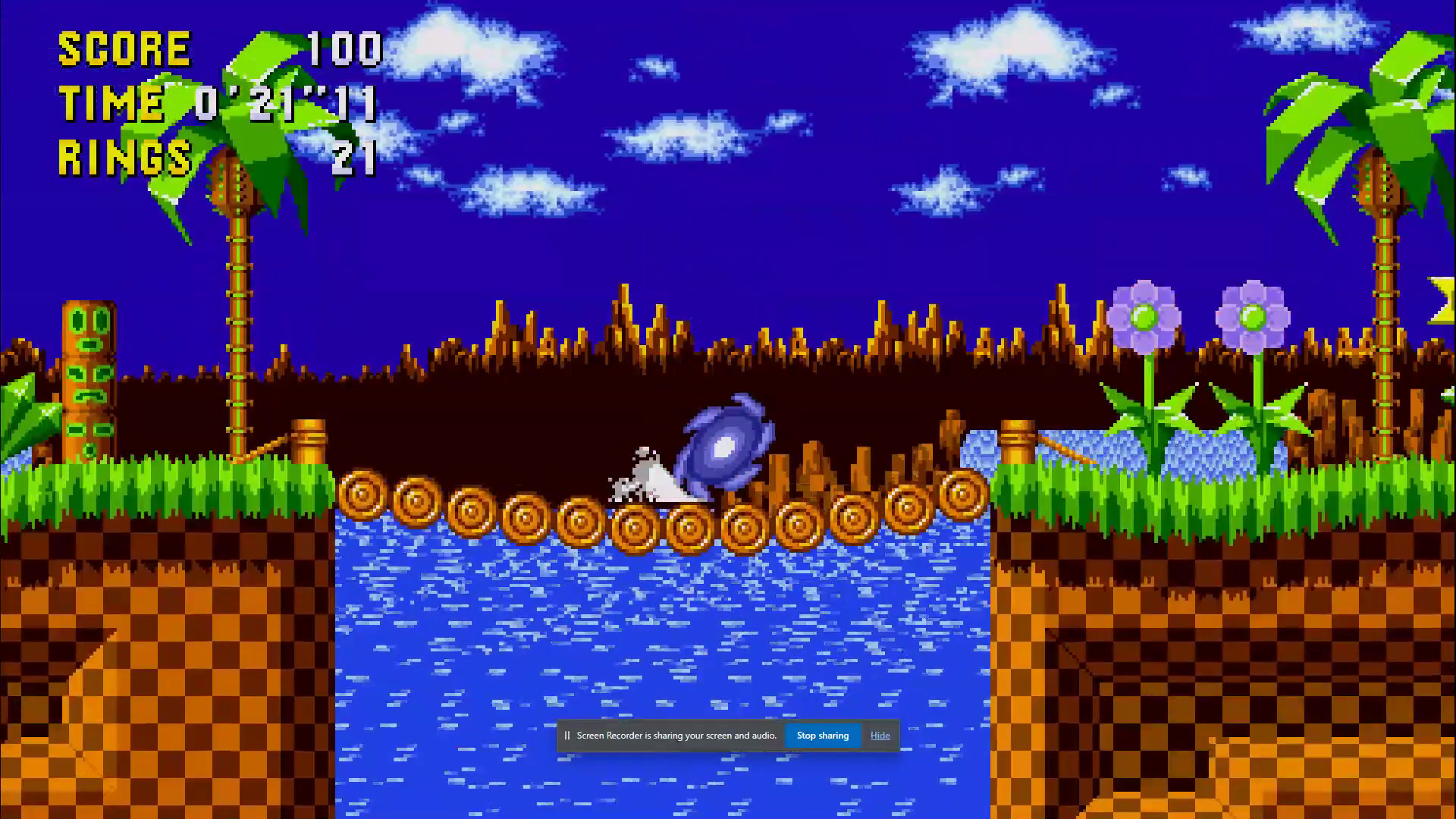The image size is (1456, 819).
Task: Click the Stop sharing button
Action: (823, 735)
